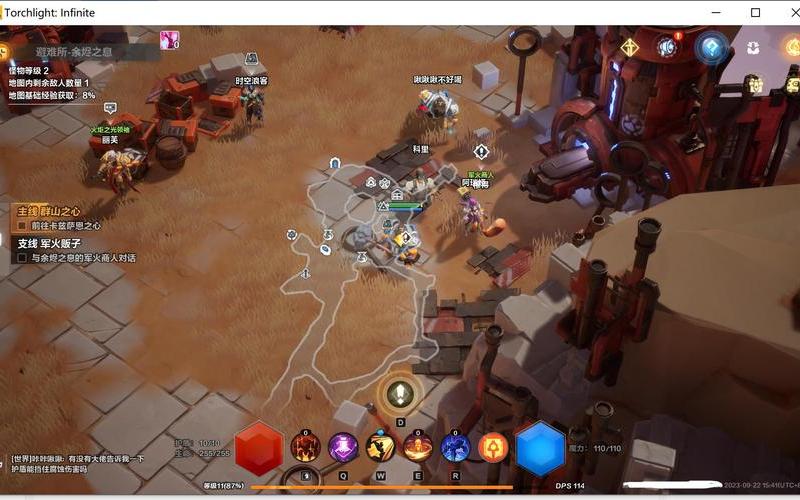
Task: Trigger the golden slash skill on W
Action: pos(381,446)
